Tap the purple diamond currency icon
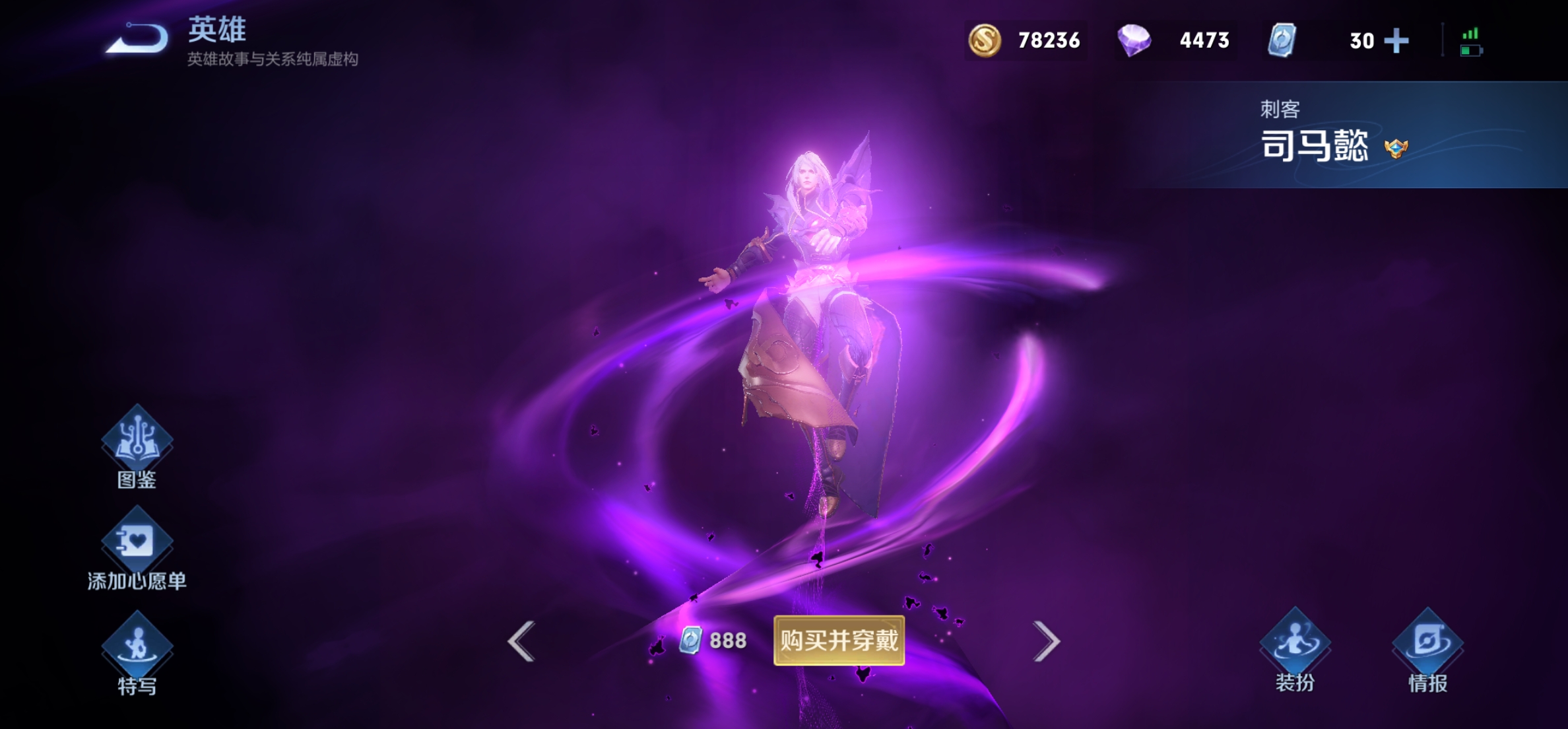The image size is (1568, 729). [x=1134, y=40]
